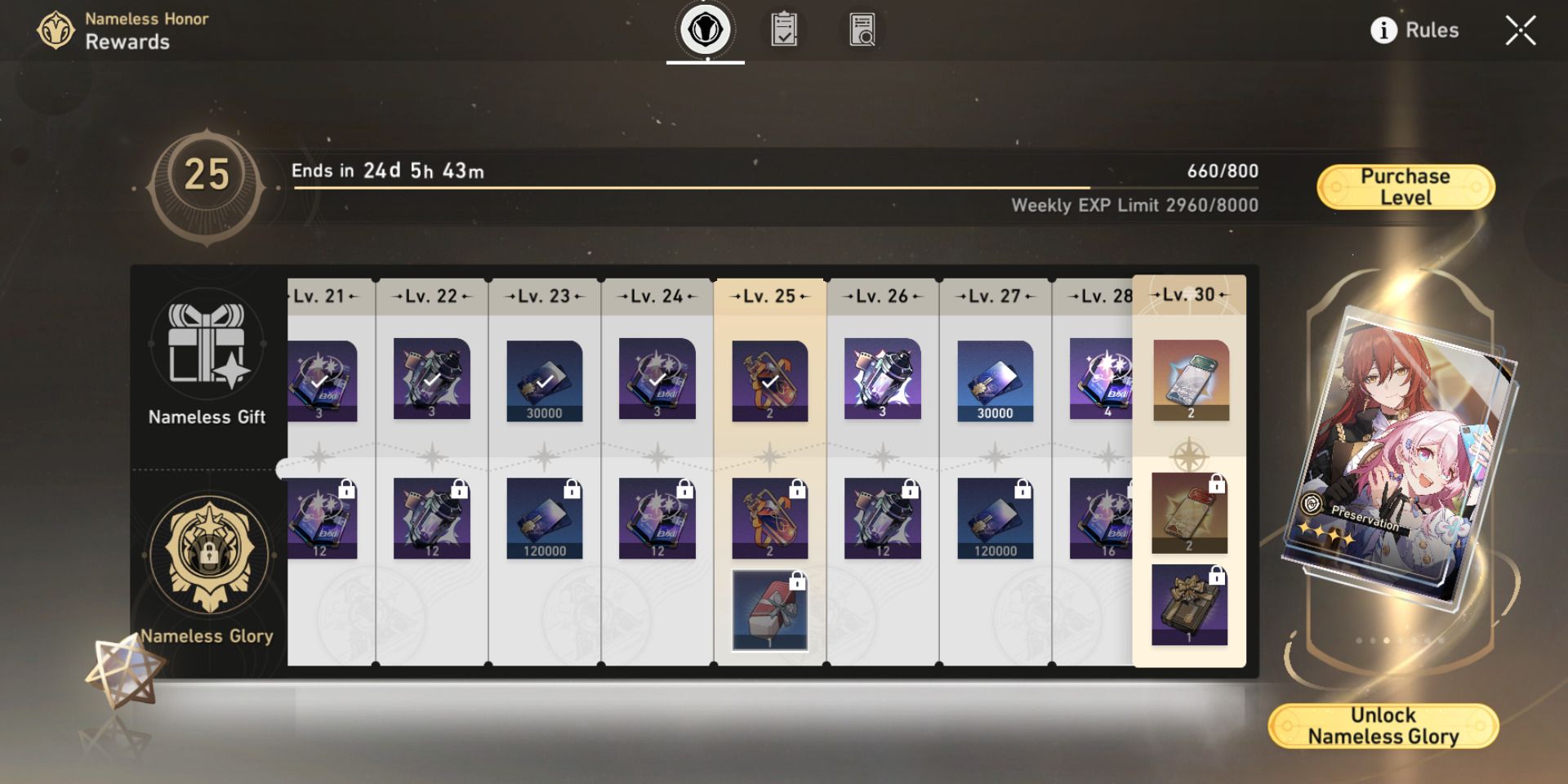
Task: Click the Purchase Level button
Action: tap(1406, 185)
